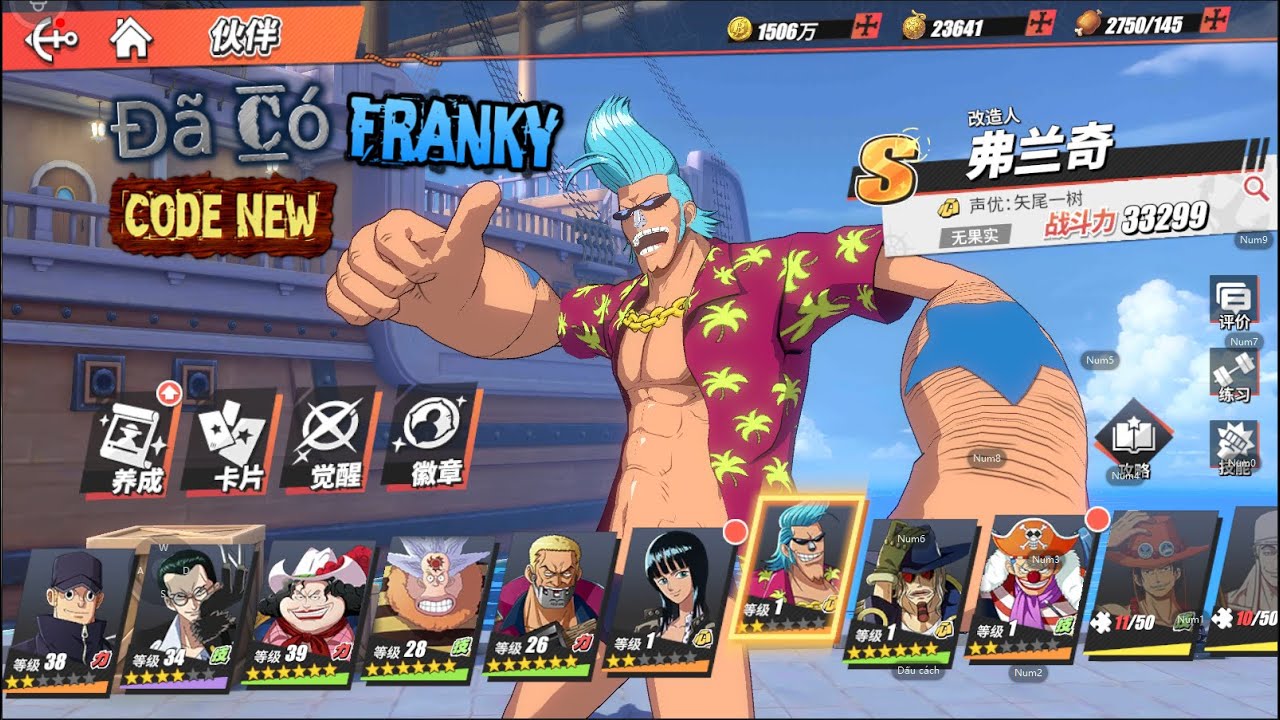Open the 评价 reviews panel

(1233, 303)
